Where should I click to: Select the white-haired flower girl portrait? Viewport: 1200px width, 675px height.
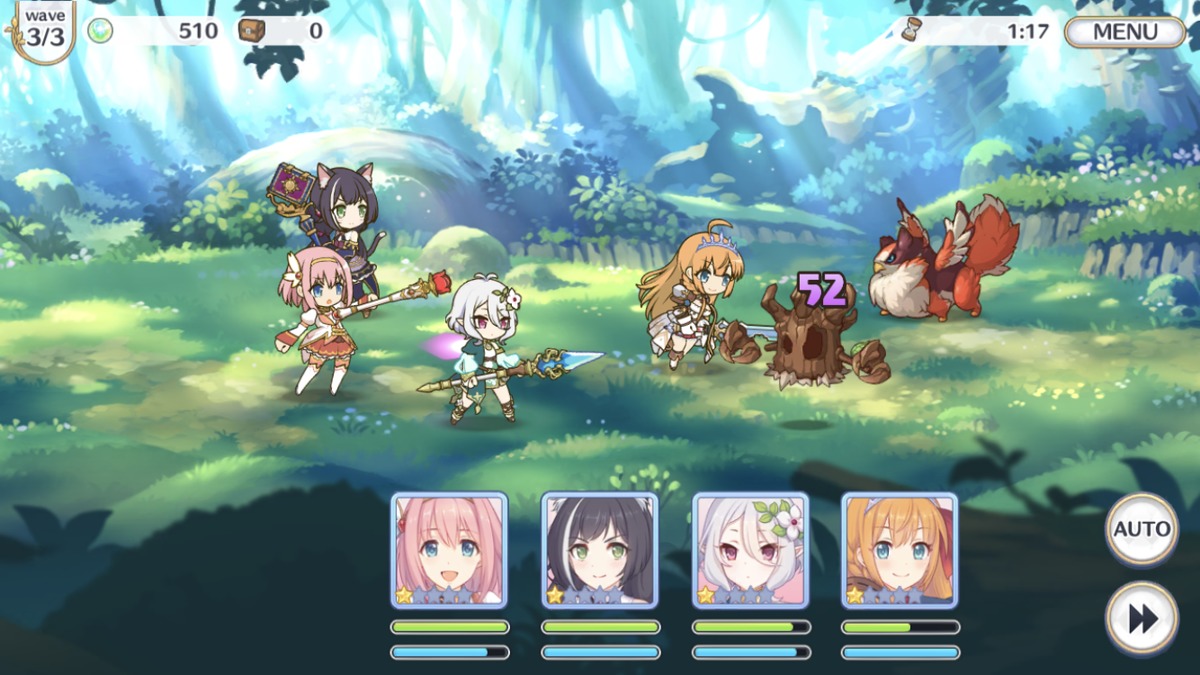(750, 550)
